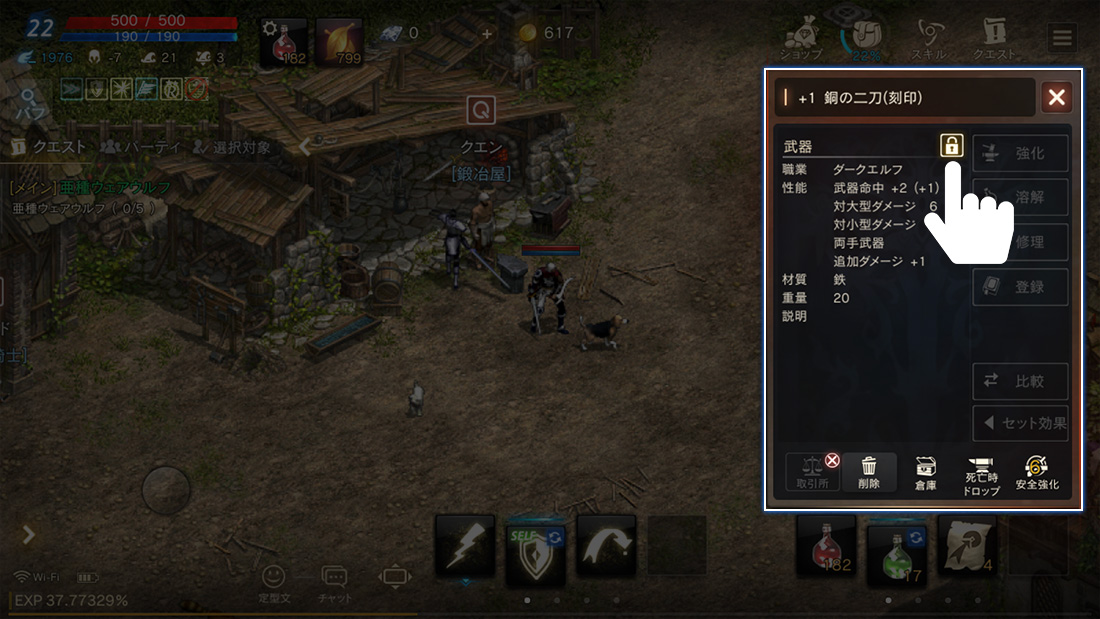Open the クエスト quest journal

(x=995, y=40)
